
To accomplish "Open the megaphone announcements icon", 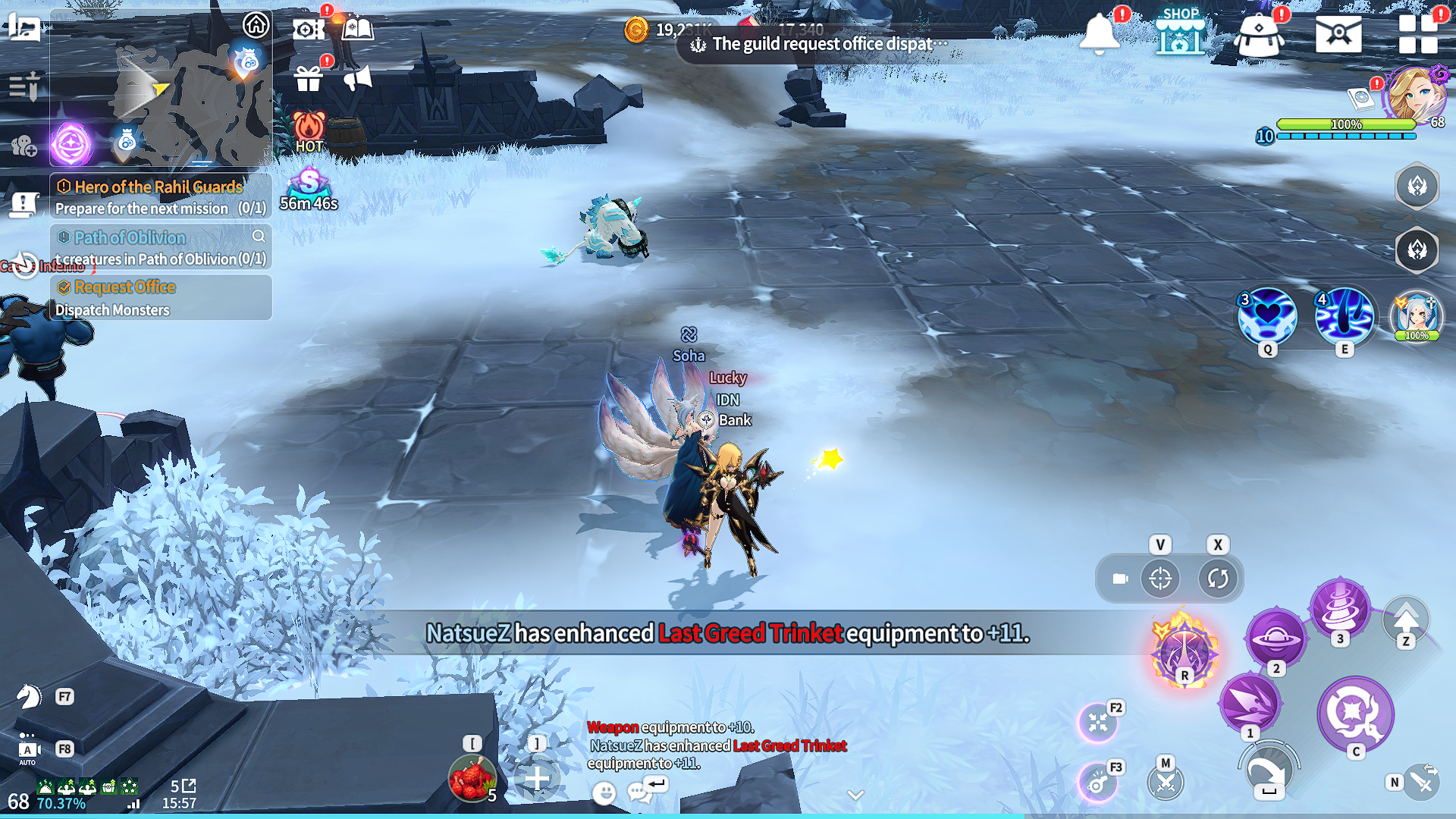I will click(357, 78).
